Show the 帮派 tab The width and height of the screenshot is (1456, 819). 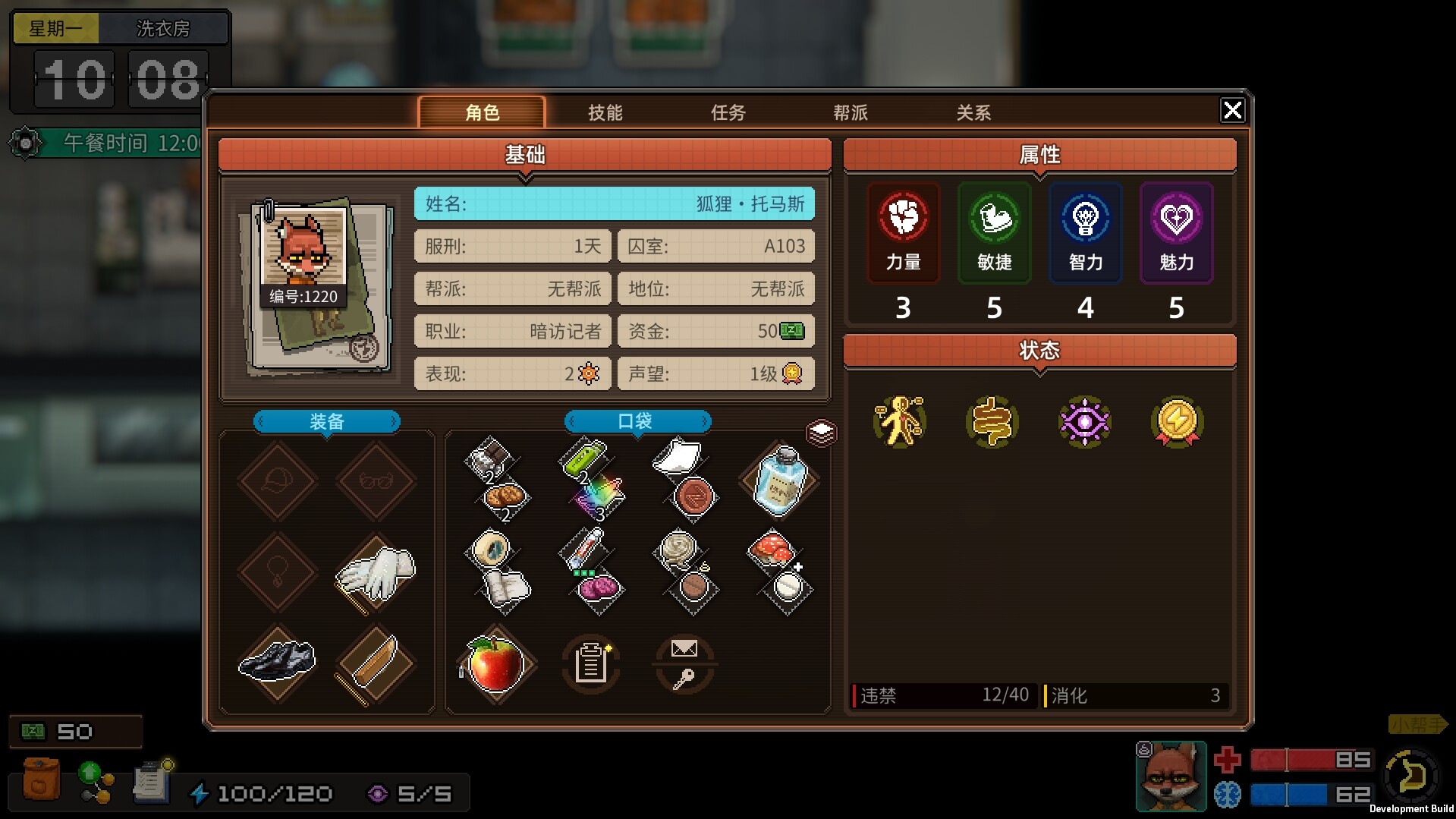click(x=850, y=113)
